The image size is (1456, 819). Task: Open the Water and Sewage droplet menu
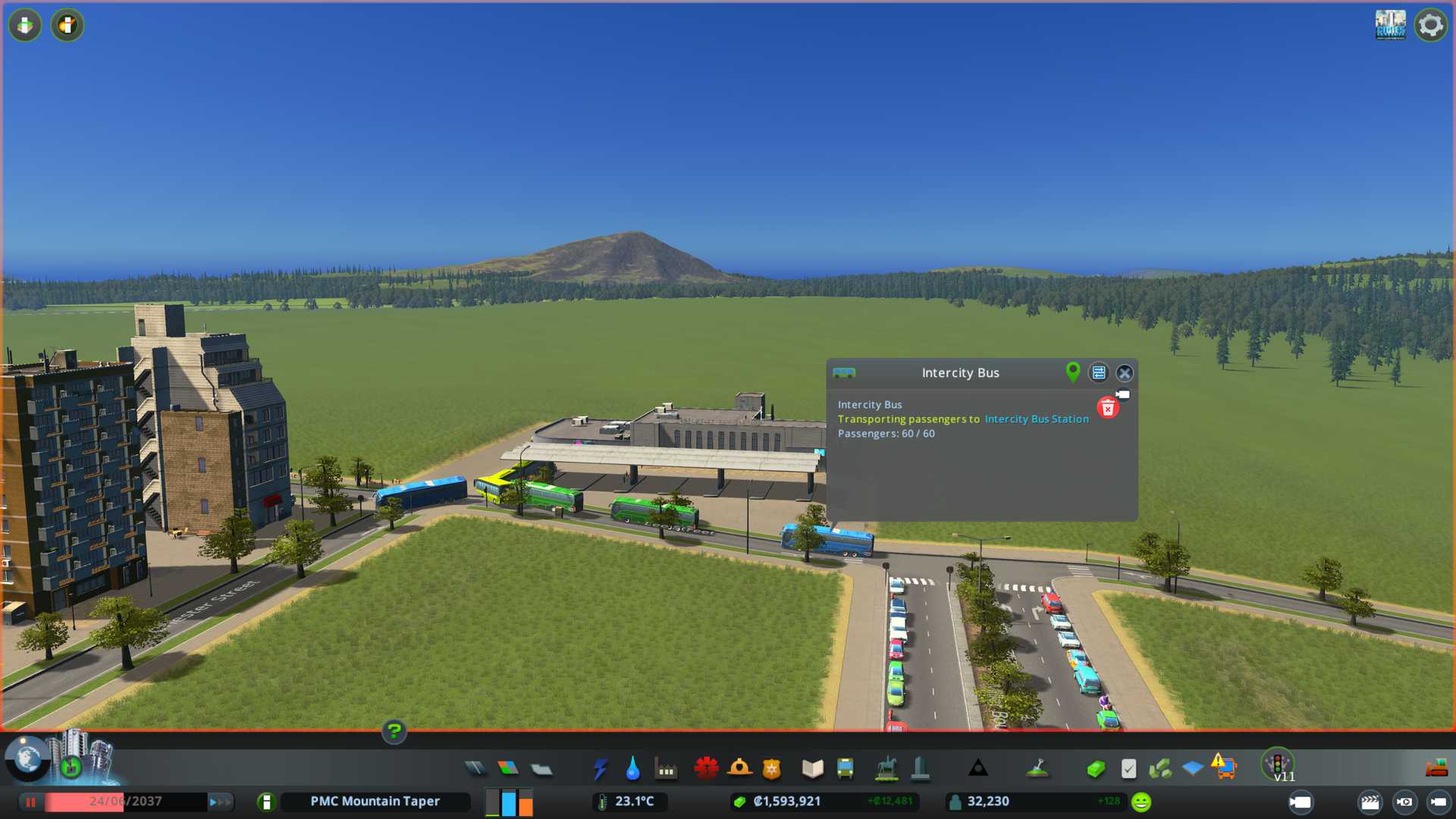pyautogui.click(x=632, y=769)
